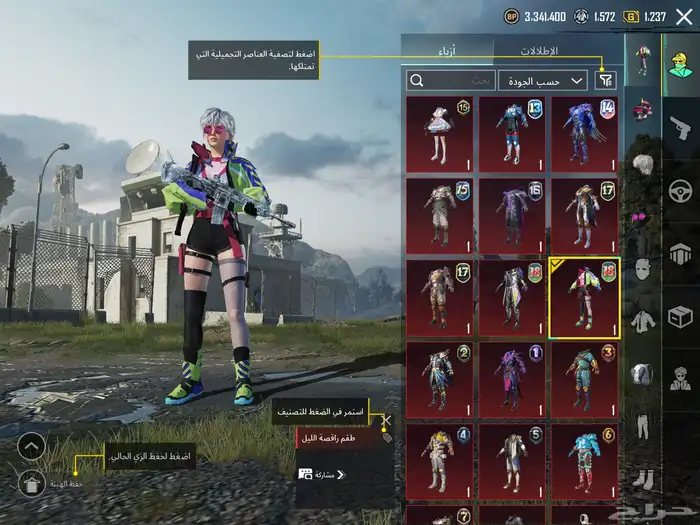700x525 pixels.
Task: Choose the highlighted pink-green jacket outfit
Action: [x=584, y=297]
